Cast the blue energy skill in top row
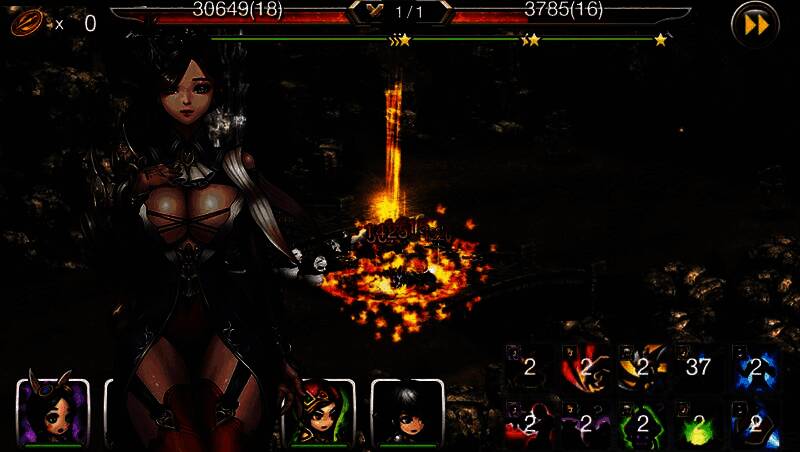 [x=753, y=367]
